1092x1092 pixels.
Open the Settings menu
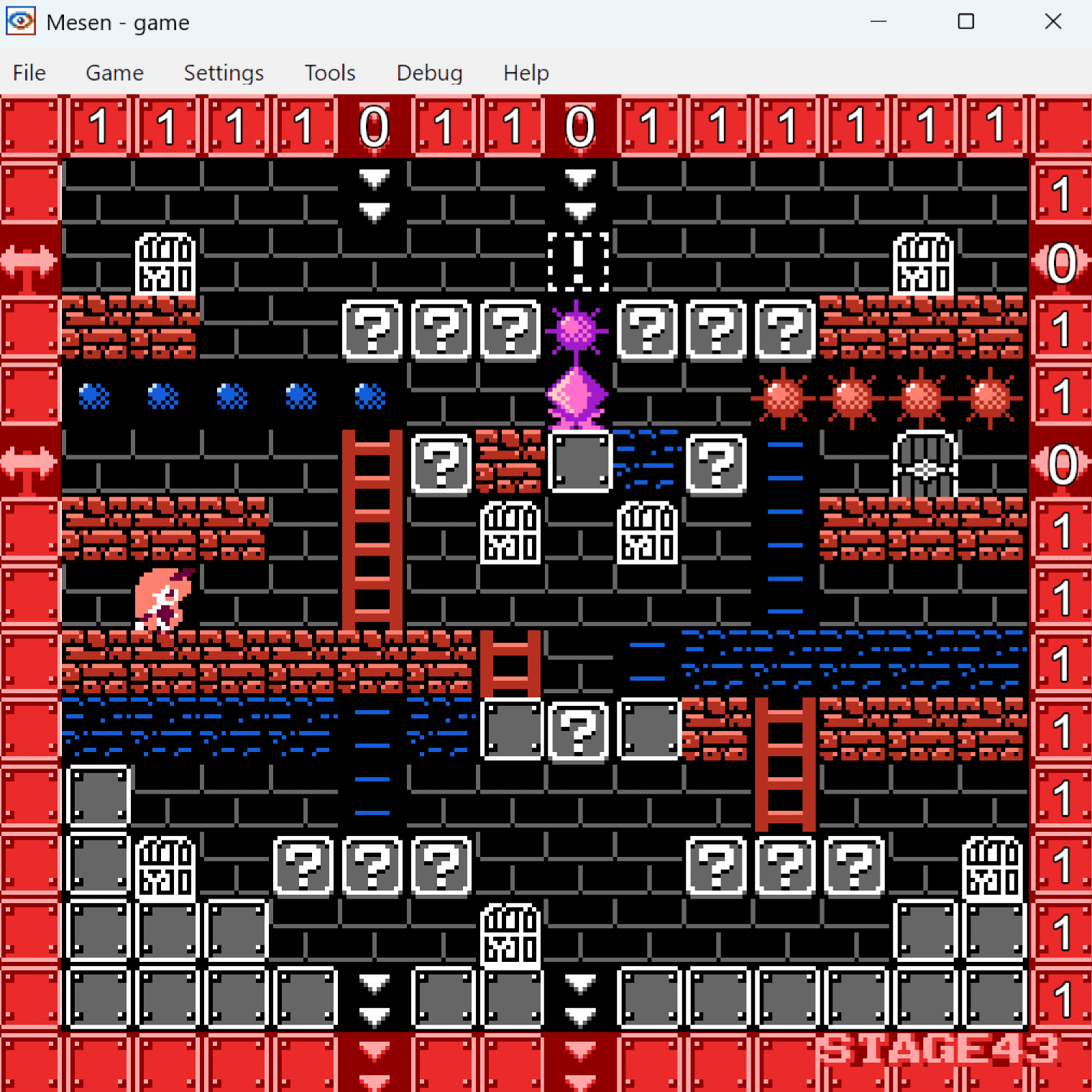point(223,73)
